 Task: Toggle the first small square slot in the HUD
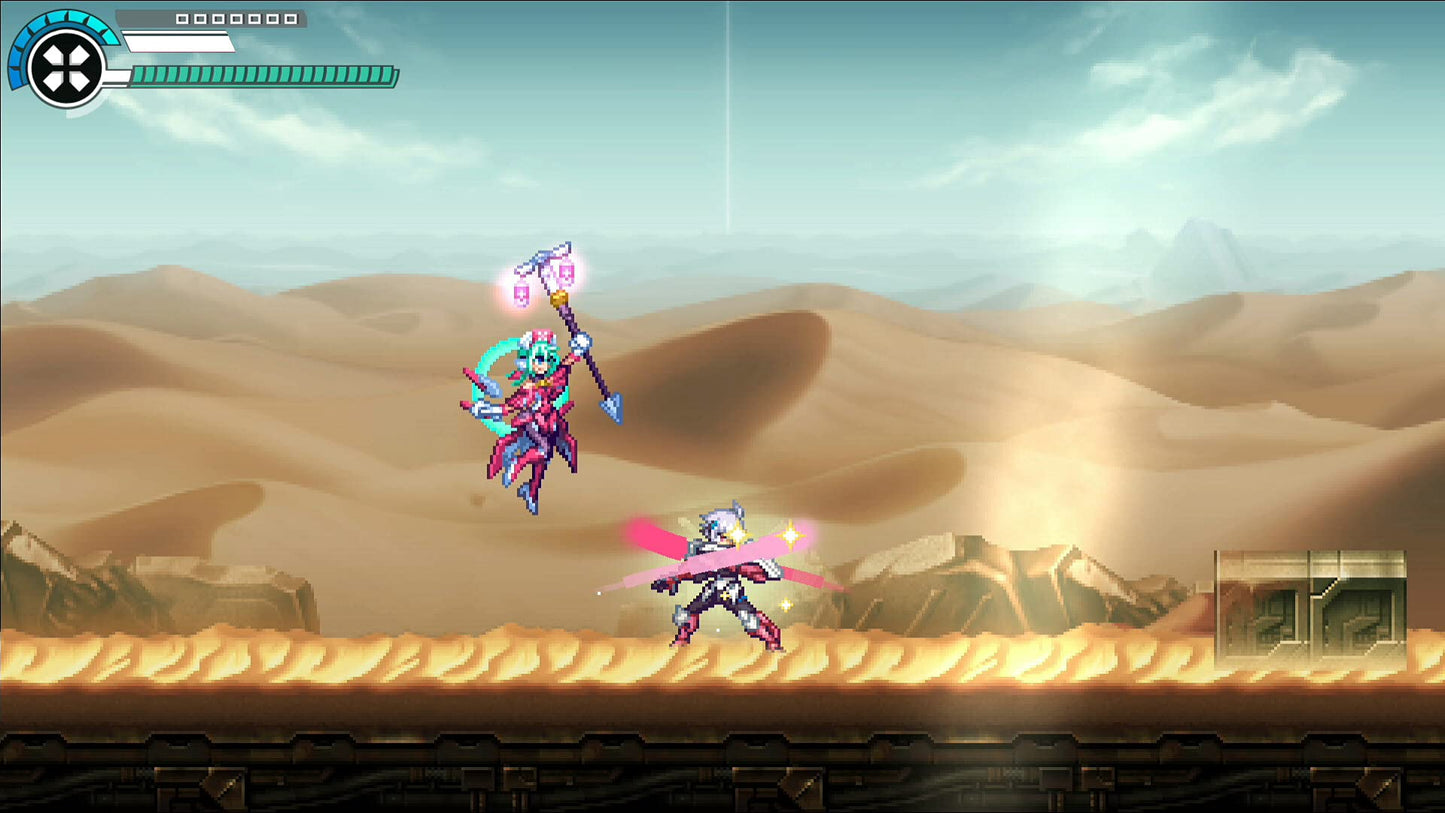pos(181,17)
